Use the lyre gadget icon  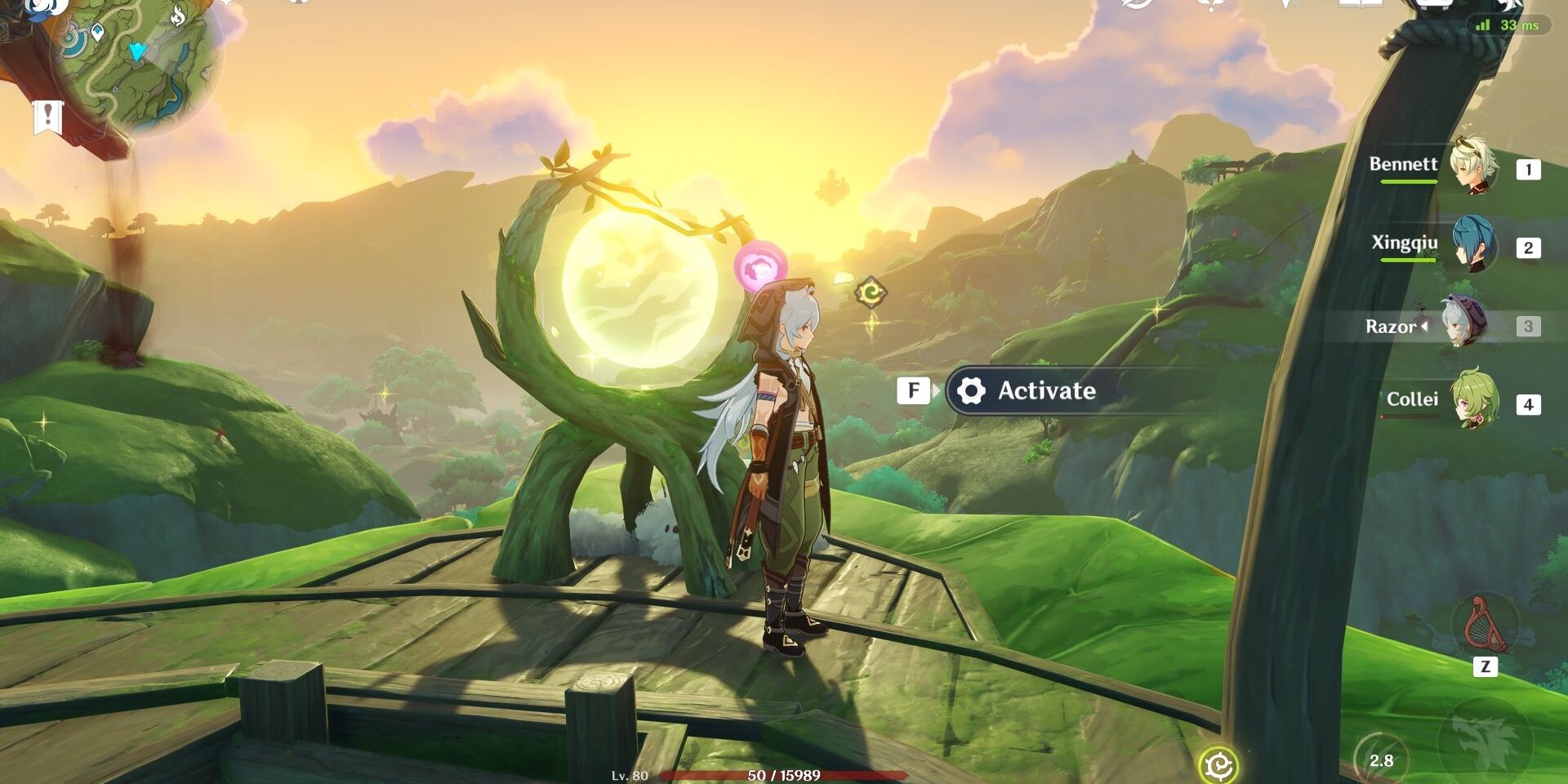coord(1484,626)
